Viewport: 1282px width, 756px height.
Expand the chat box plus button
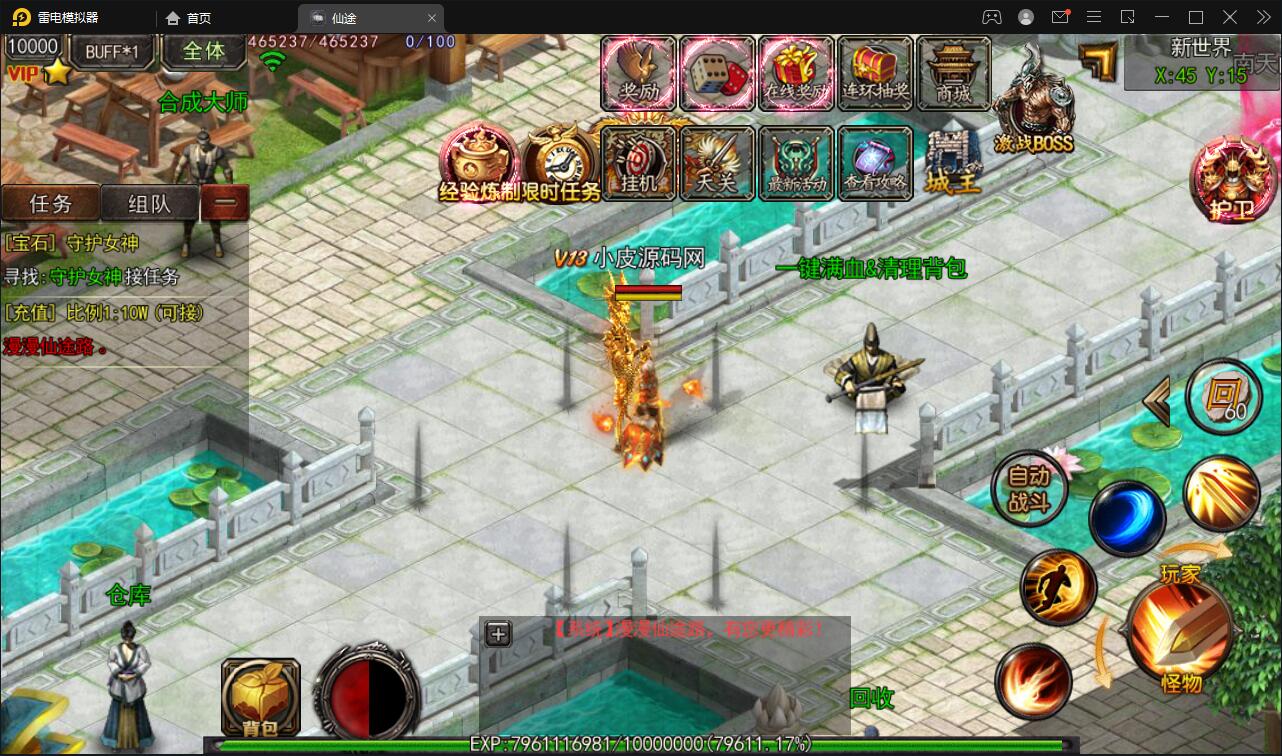[498, 633]
